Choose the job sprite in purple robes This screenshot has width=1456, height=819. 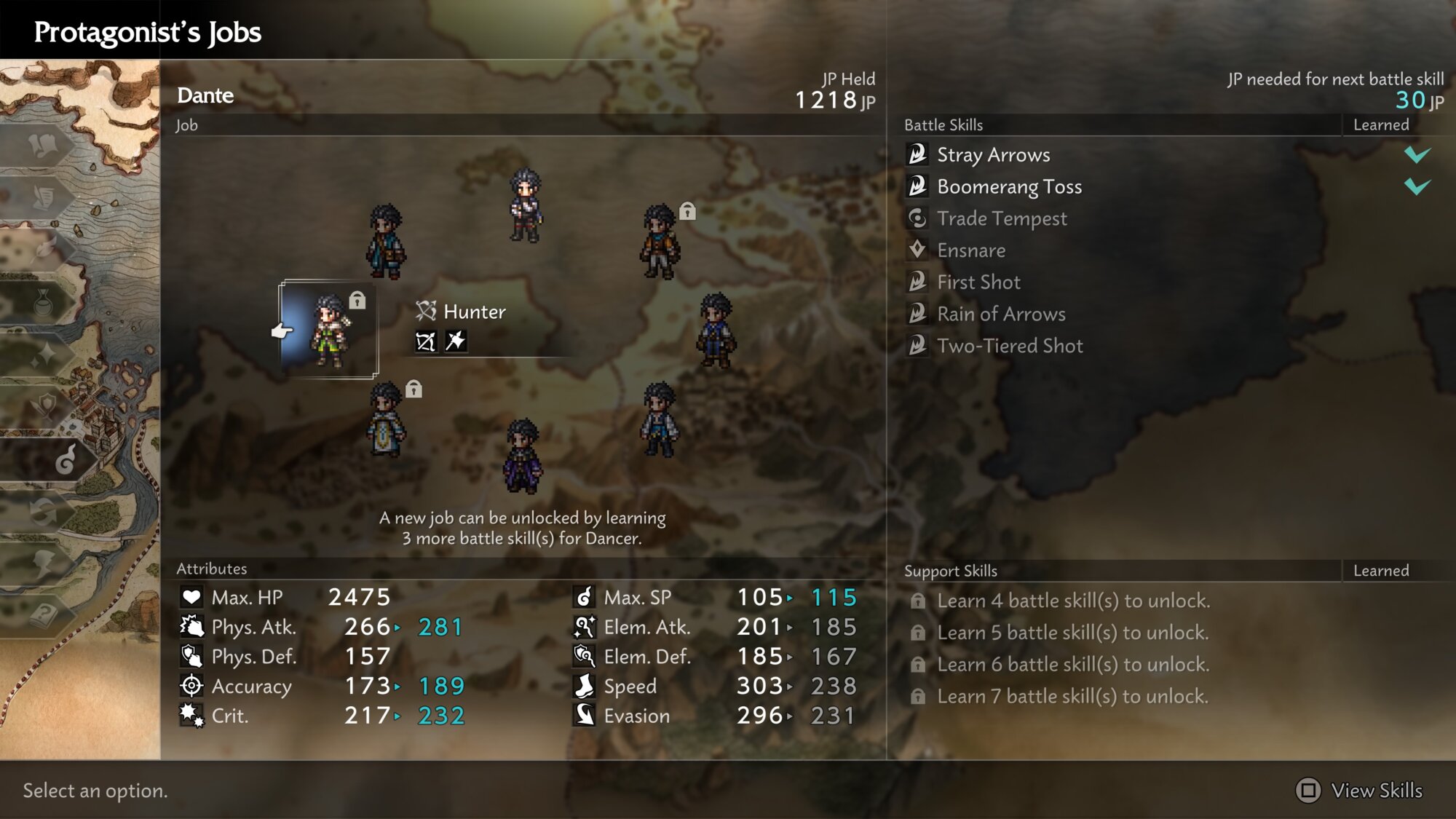pyautogui.click(x=523, y=456)
